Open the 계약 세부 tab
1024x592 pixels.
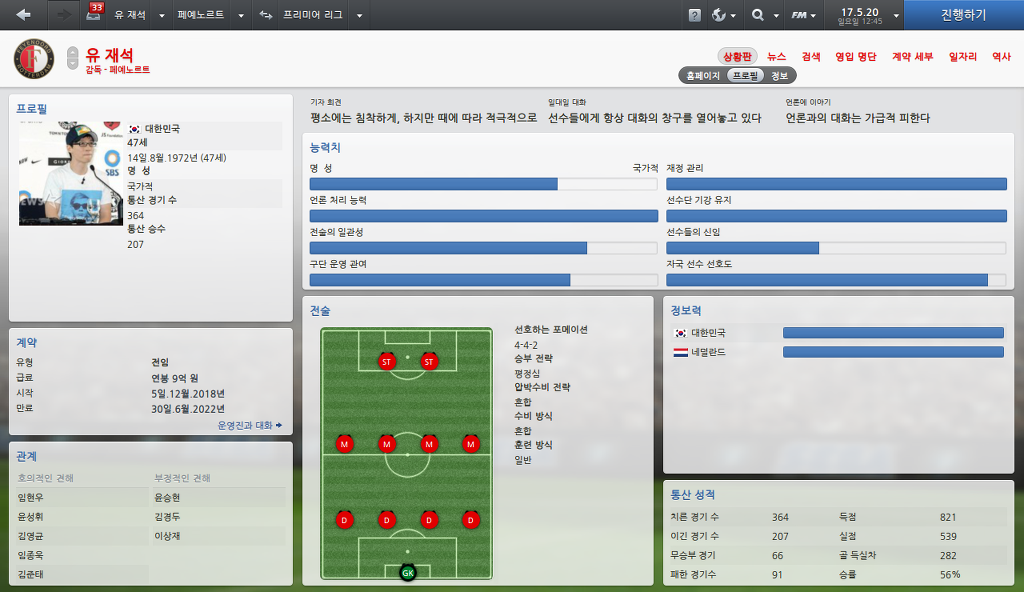tap(912, 57)
